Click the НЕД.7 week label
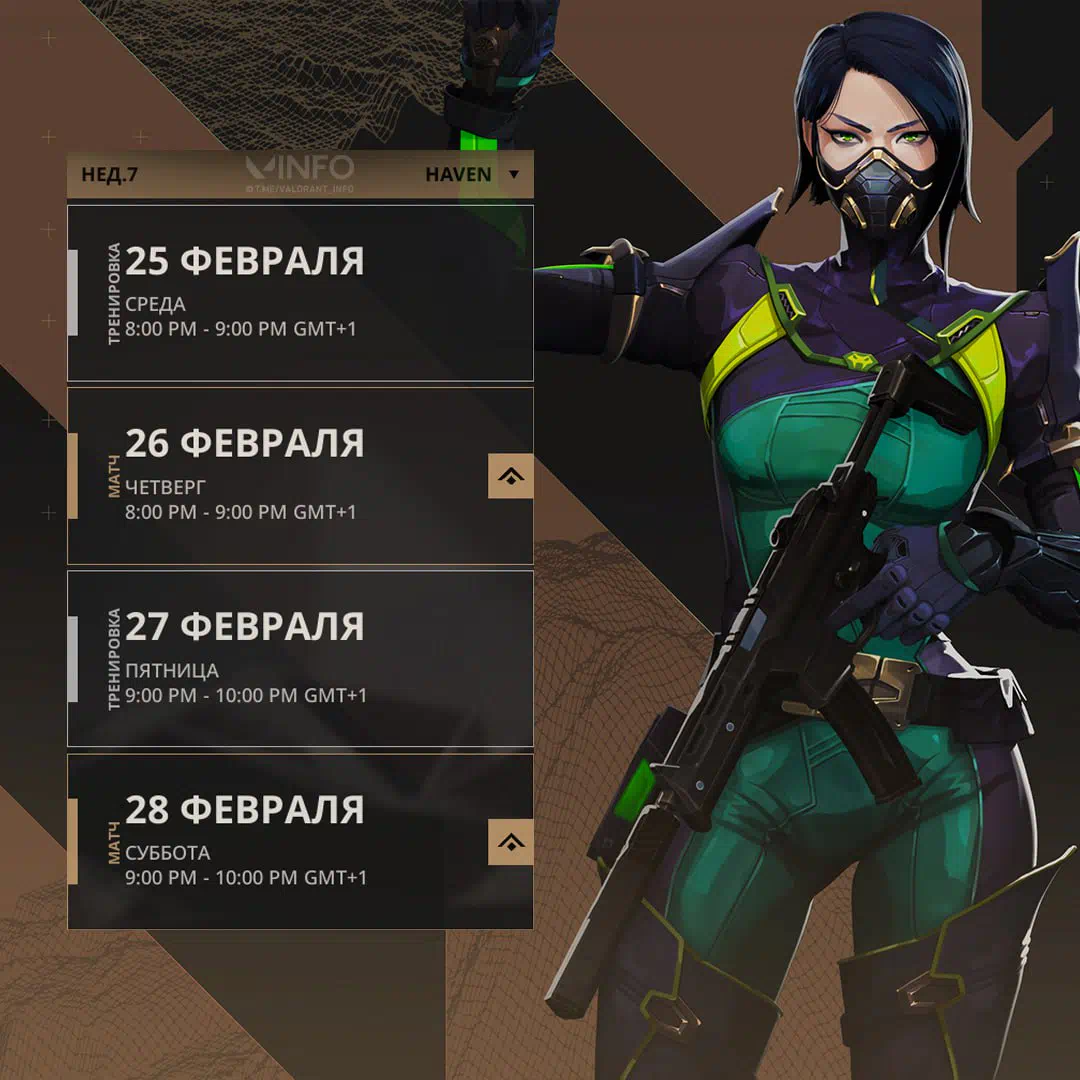Viewport: 1080px width, 1080px height. (x=110, y=175)
